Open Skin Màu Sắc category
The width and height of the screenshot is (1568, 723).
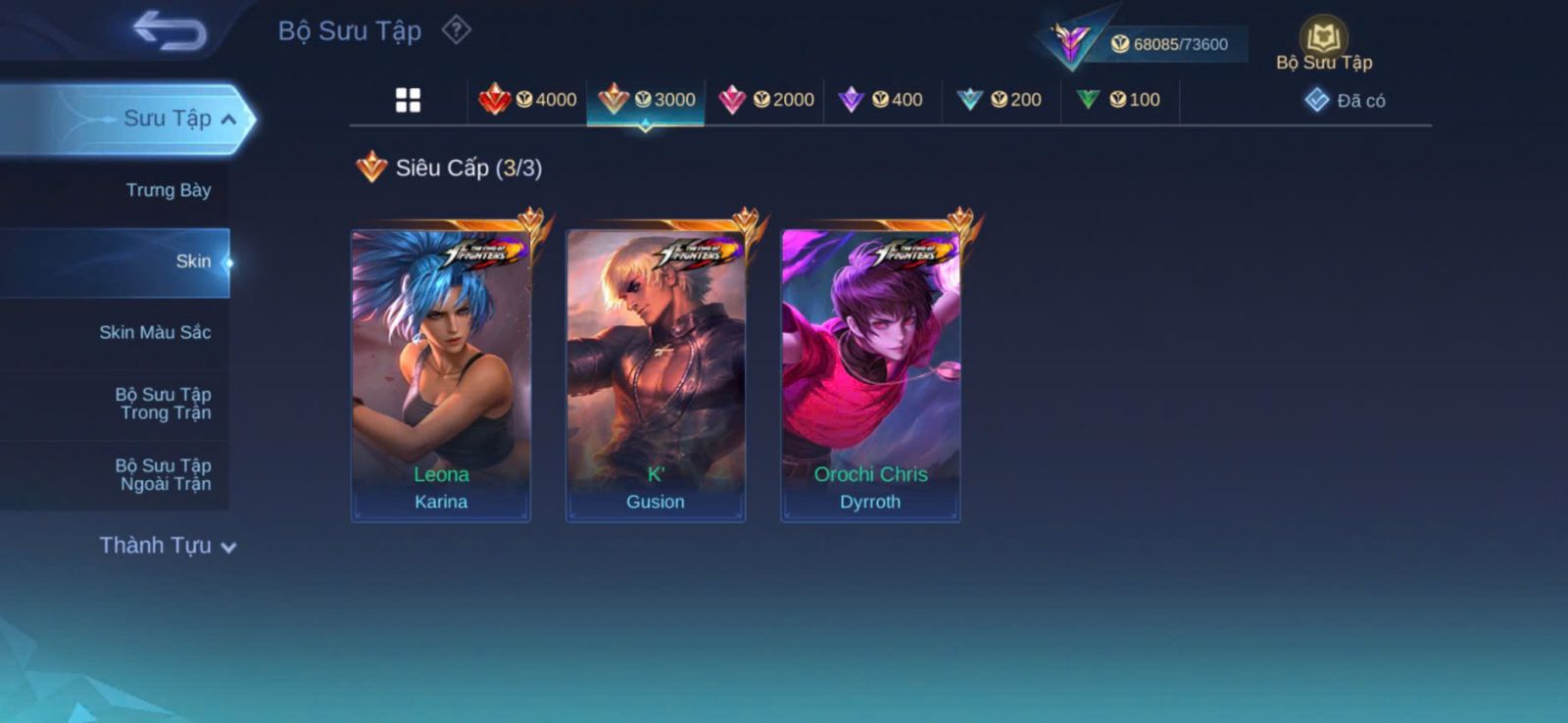point(155,332)
